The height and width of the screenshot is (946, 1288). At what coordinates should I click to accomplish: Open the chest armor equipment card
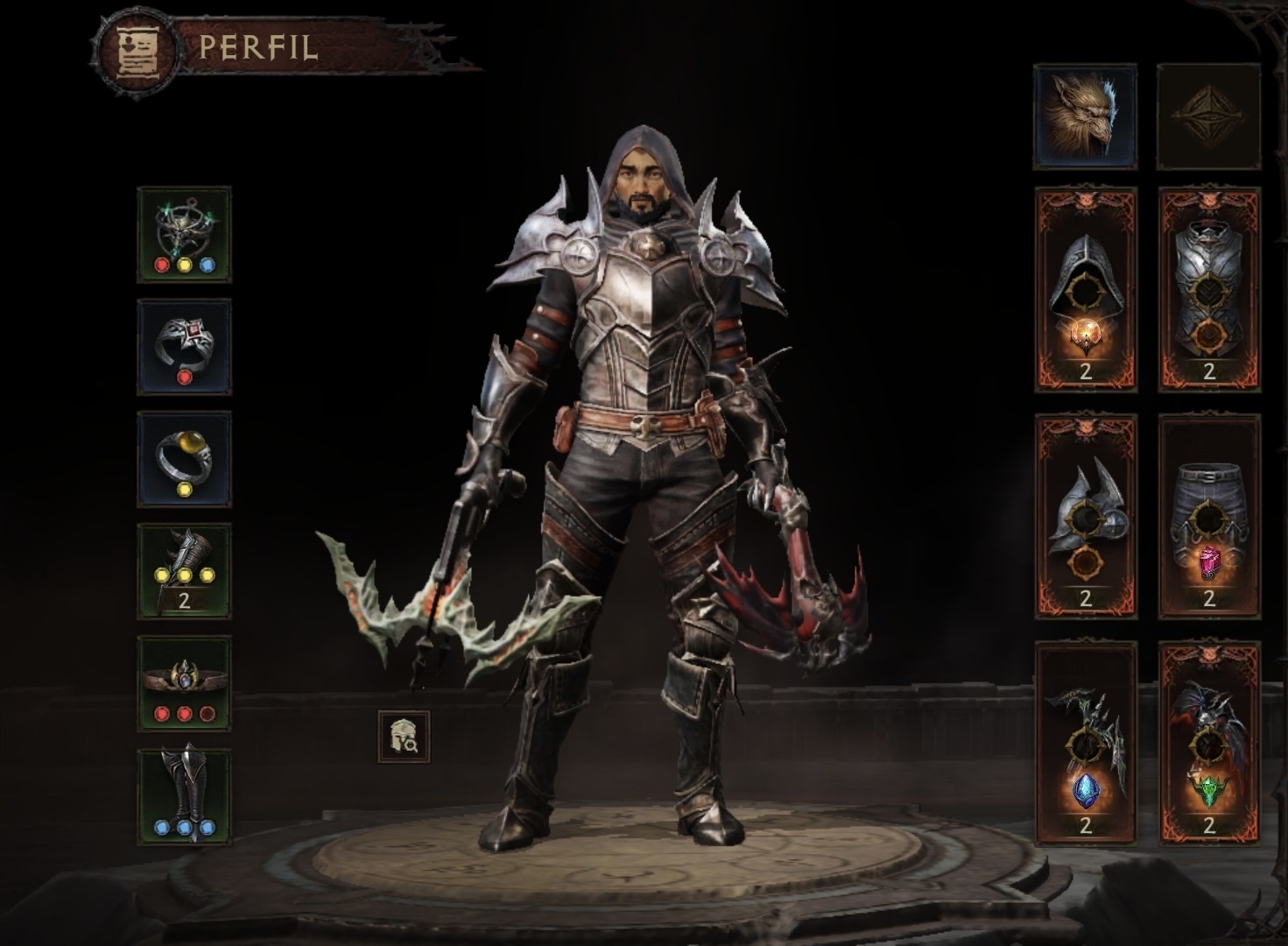(x=1208, y=289)
